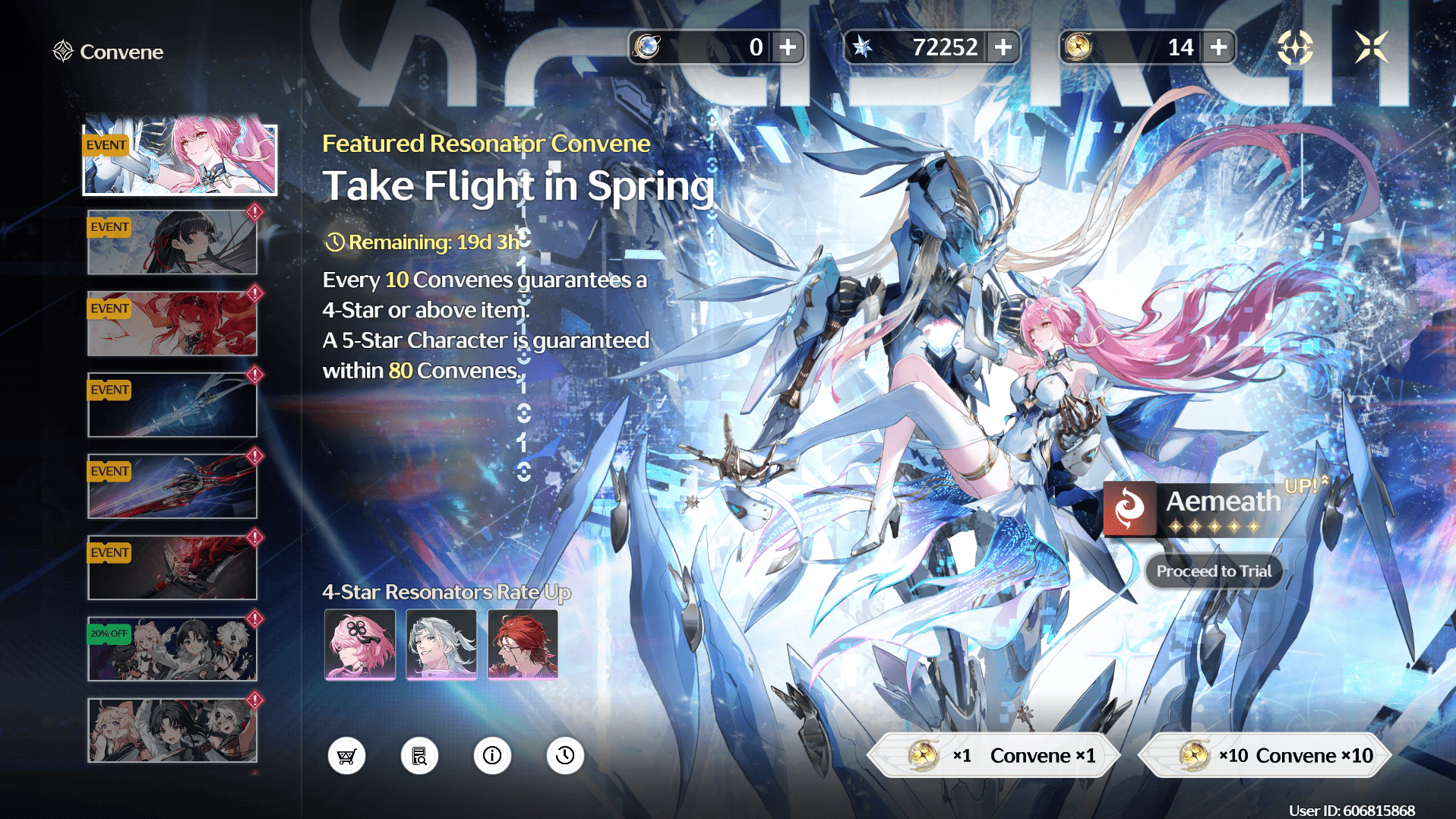Viewport: 1456px width, 819px height.
Task: Click the Aemeath element emblem icon
Action: tap(1129, 508)
